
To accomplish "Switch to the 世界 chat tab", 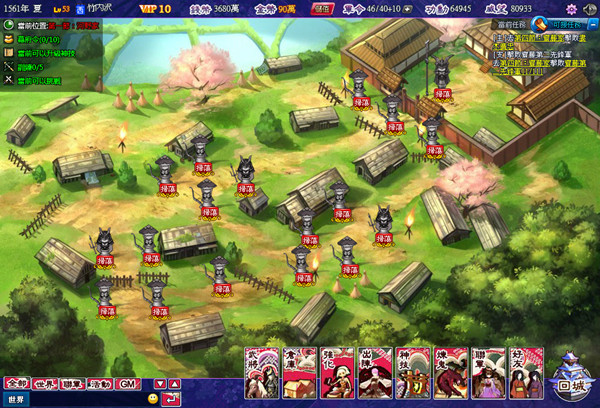I will 44,383.
